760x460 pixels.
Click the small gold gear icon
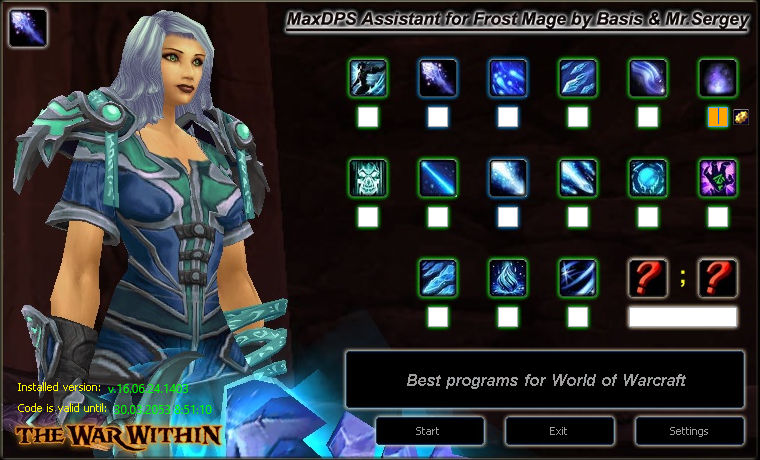741,117
